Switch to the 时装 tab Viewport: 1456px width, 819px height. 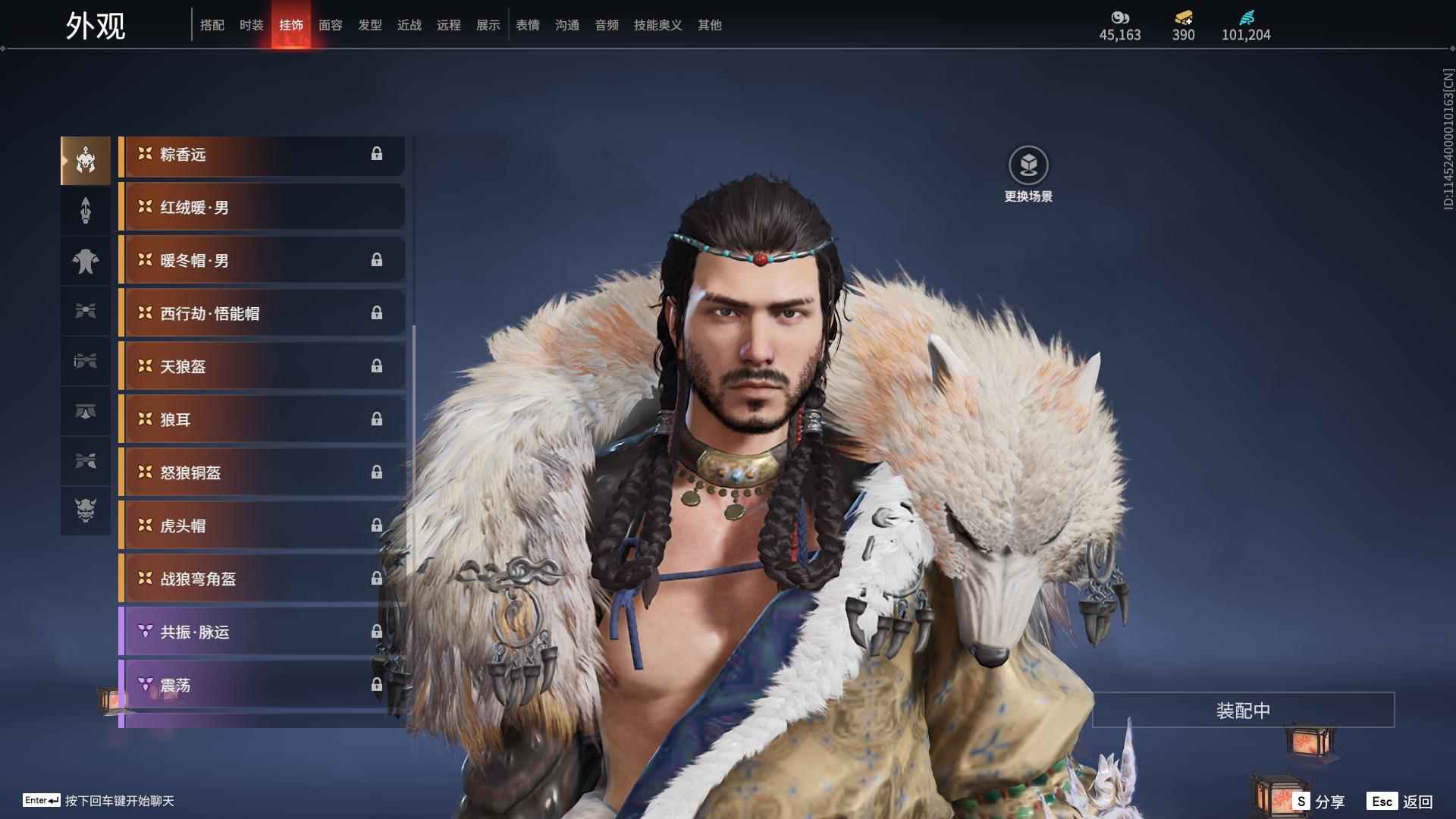click(x=251, y=25)
